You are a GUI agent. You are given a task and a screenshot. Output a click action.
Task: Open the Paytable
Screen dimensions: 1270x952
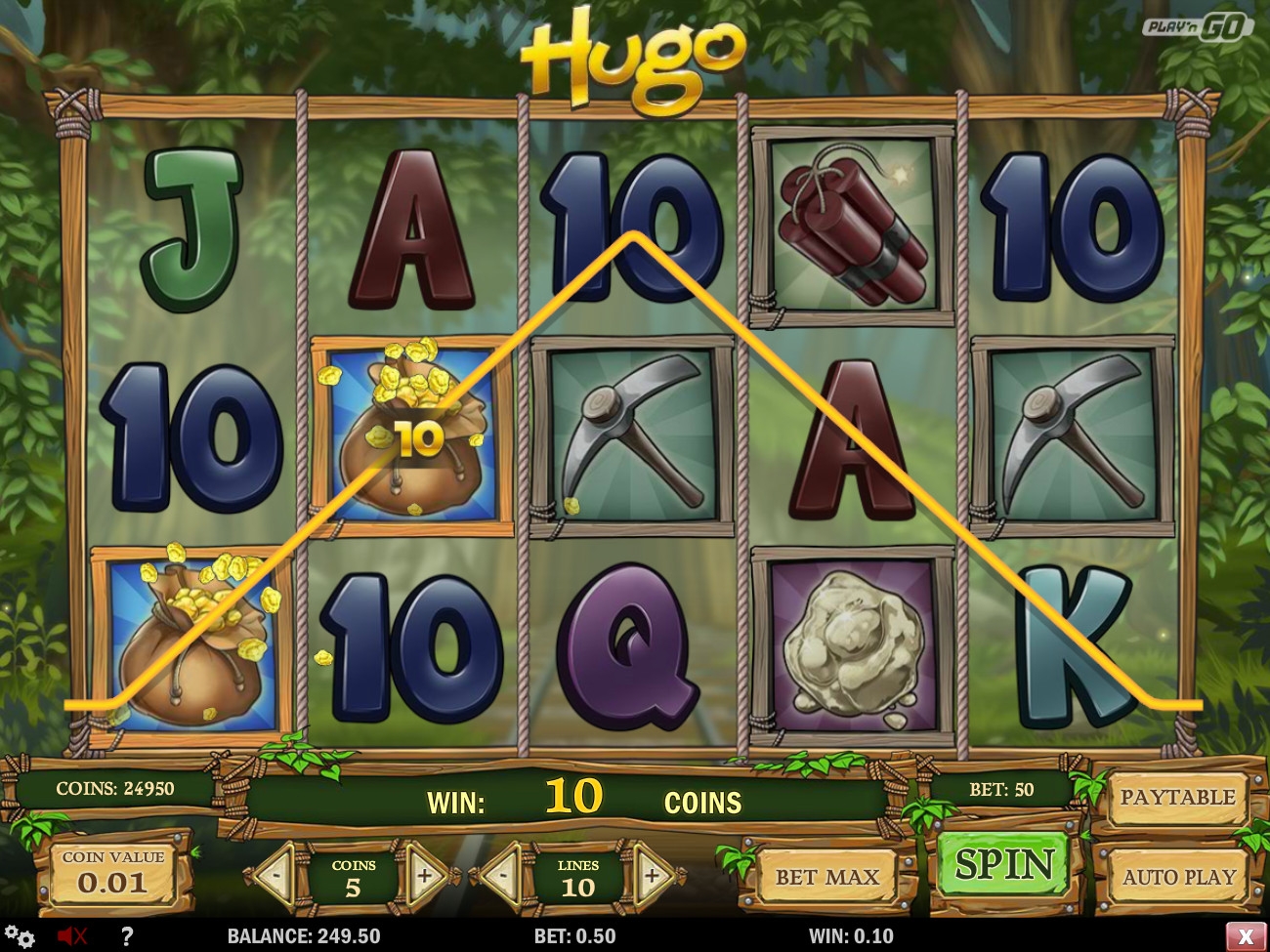[1177, 798]
